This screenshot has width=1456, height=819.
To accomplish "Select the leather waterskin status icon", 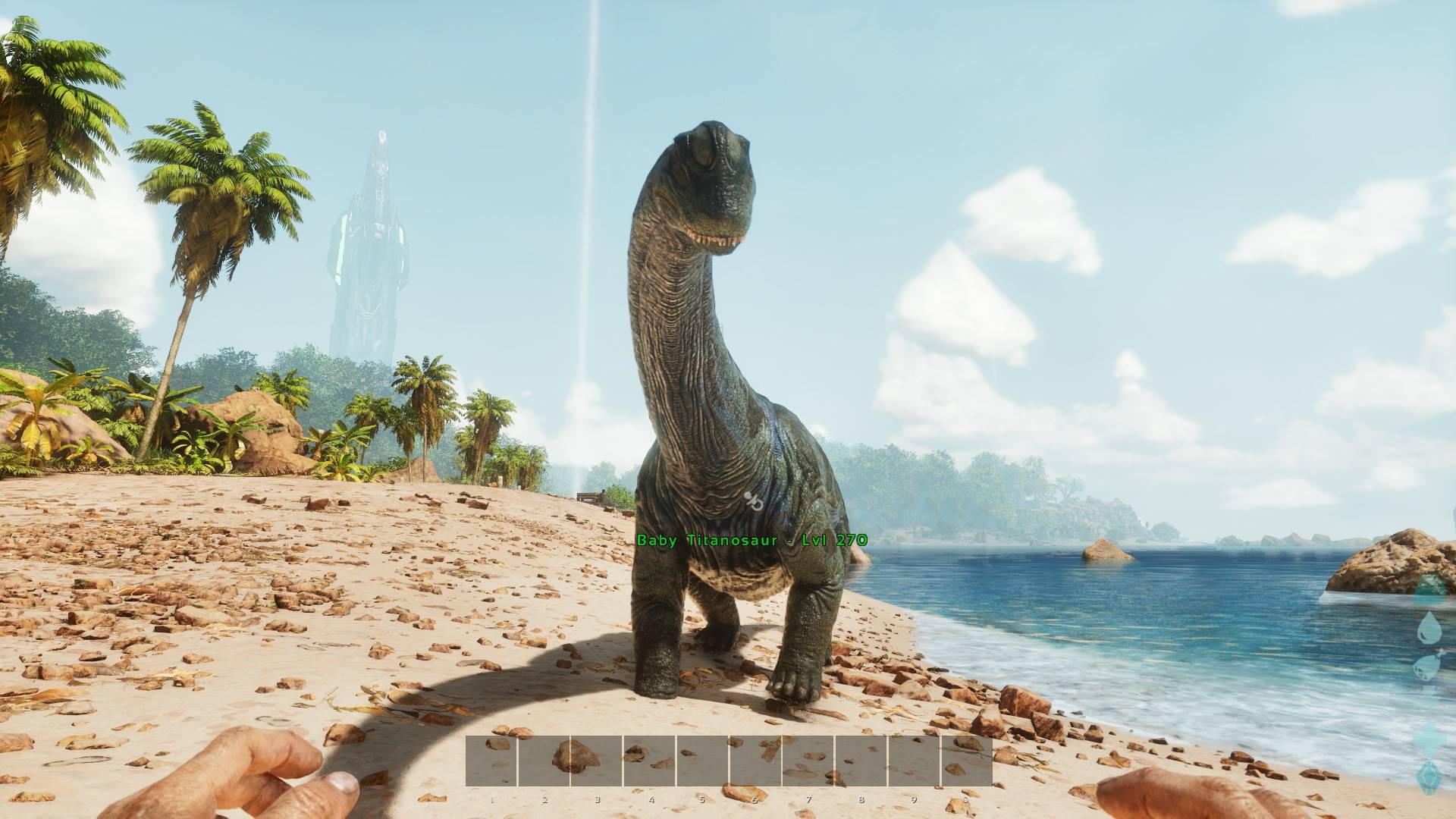I will [1427, 666].
